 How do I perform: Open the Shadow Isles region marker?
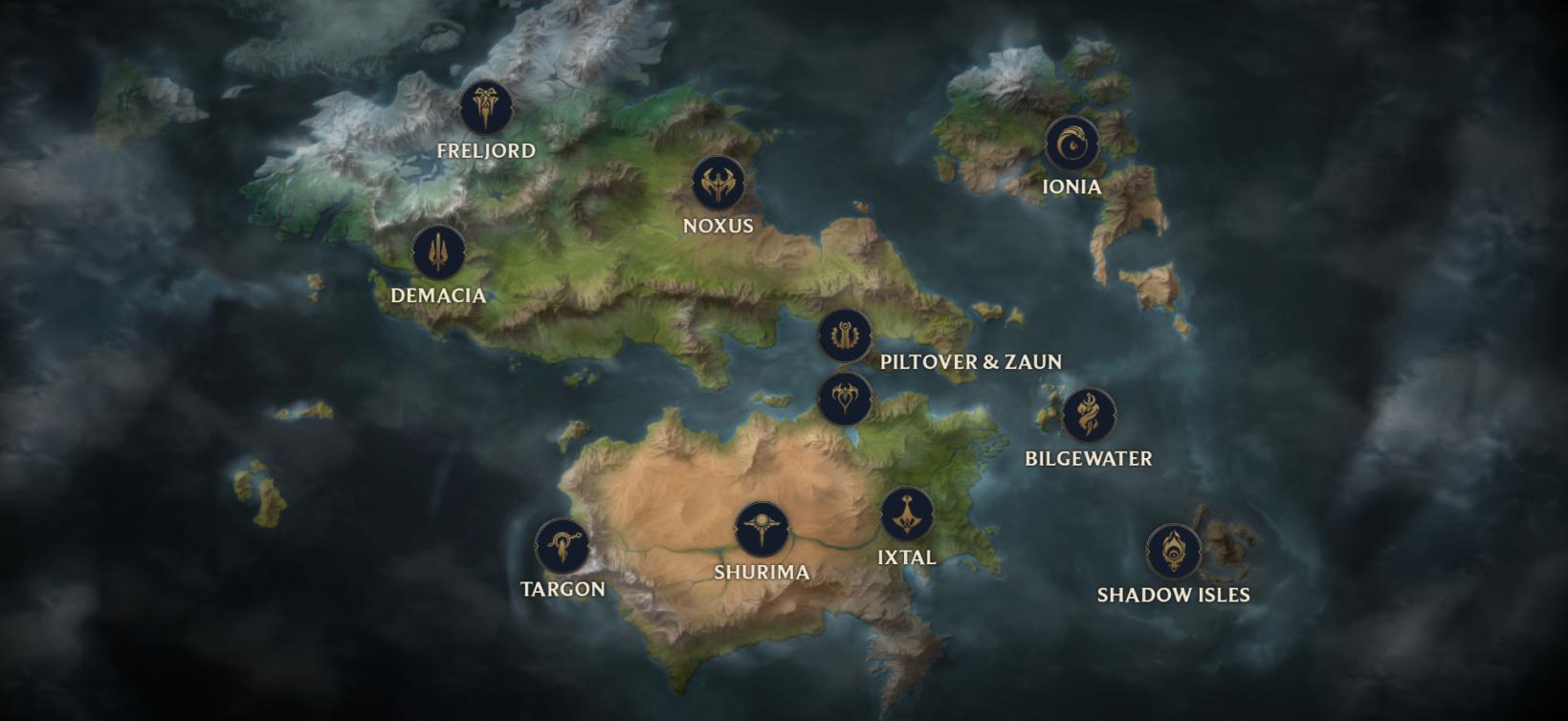(x=1173, y=552)
